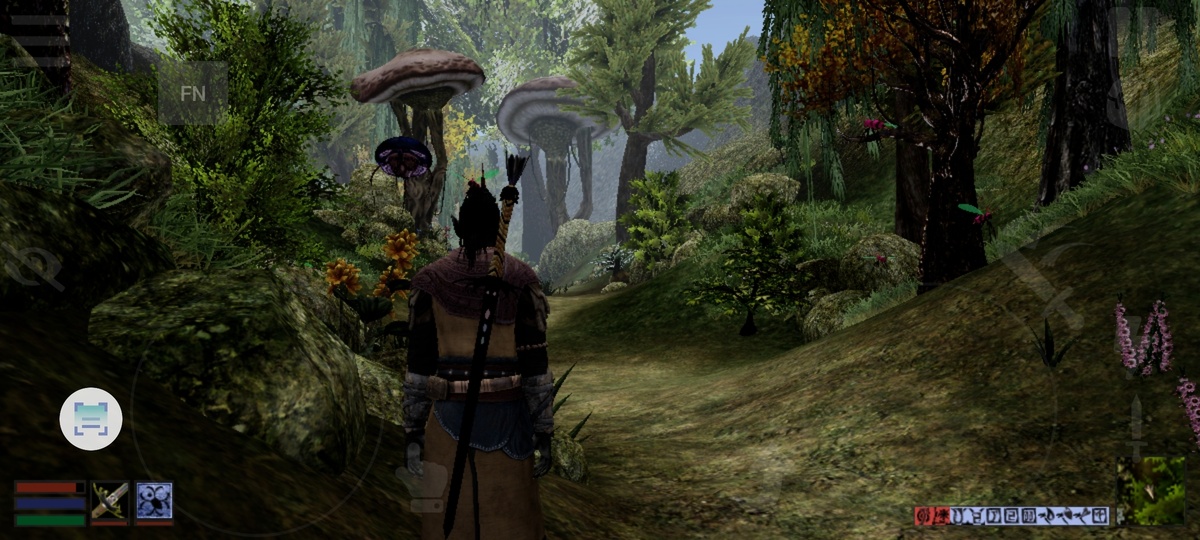Select the active spell icon
Viewport: 1200px width, 540px height.
pyautogui.click(x=154, y=502)
